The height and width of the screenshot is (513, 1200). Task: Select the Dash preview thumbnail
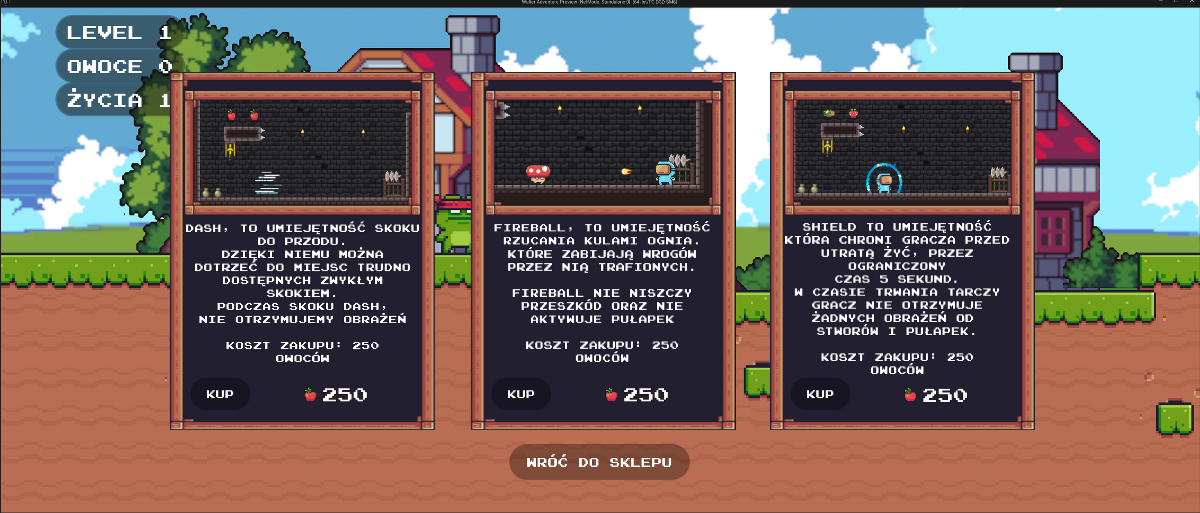coord(302,147)
